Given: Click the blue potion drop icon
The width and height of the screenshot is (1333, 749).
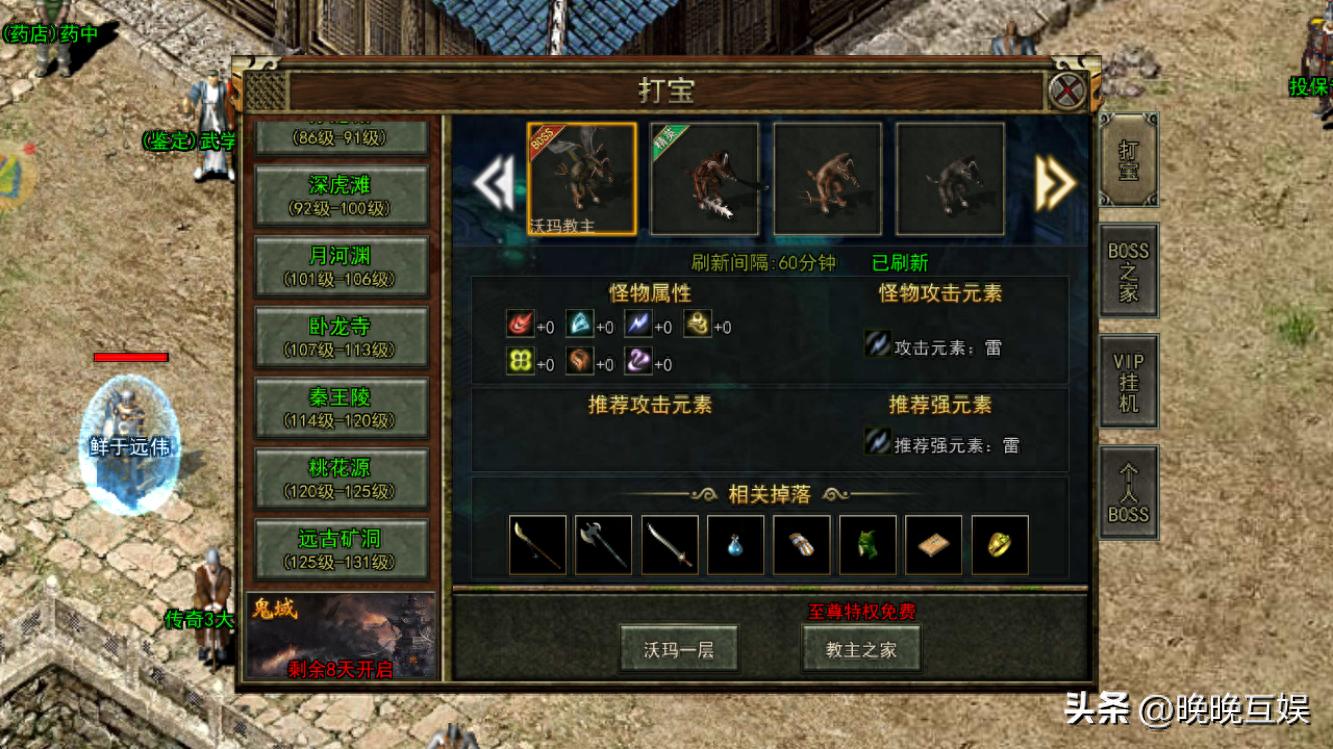Looking at the screenshot, I should tap(735, 542).
